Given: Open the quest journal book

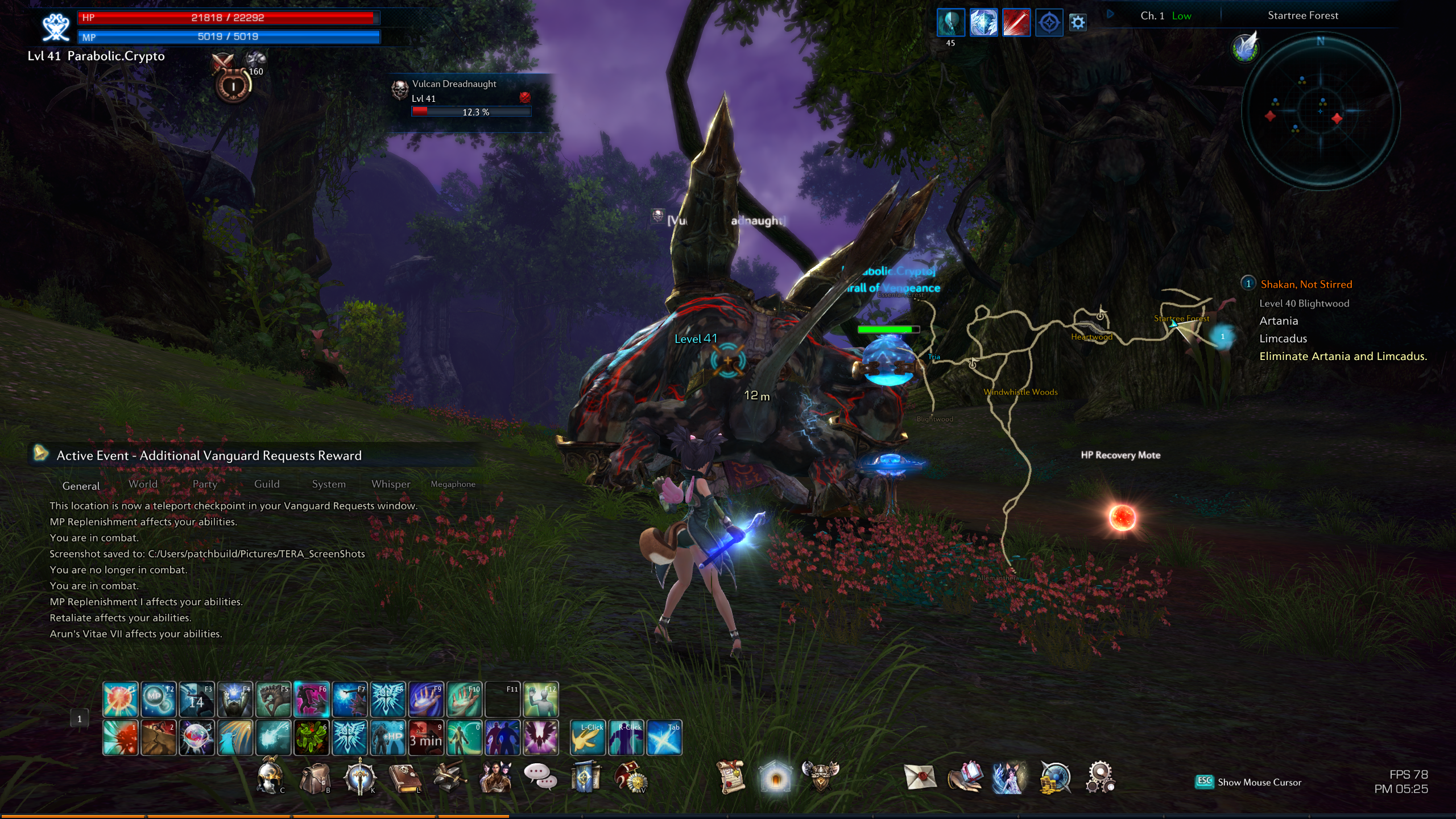Looking at the screenshot, I should [x=404, y=777].
